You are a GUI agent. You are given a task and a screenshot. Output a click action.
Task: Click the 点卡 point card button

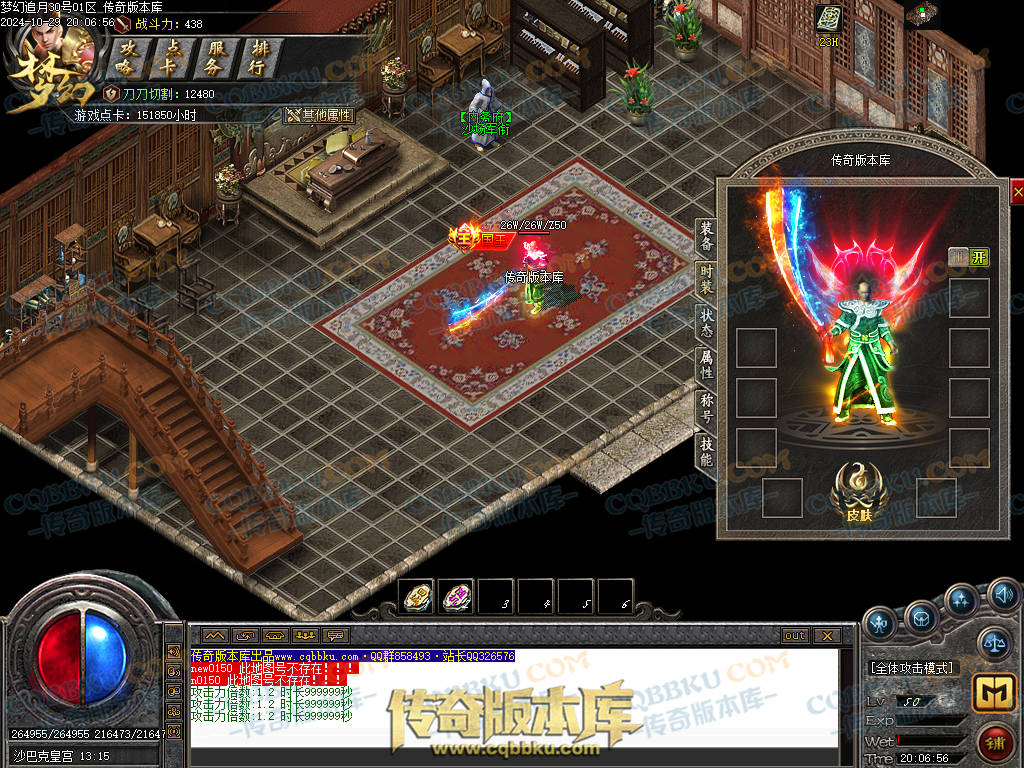pos(173,58)
